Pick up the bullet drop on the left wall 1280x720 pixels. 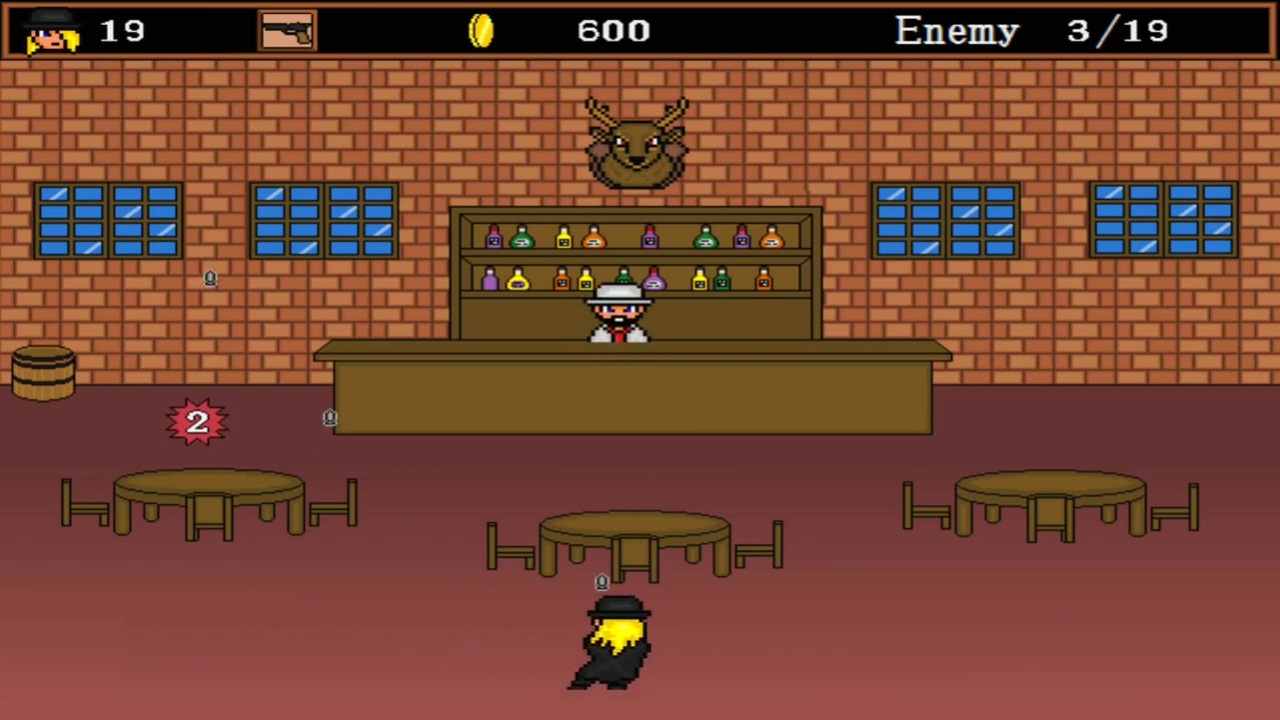210,279
